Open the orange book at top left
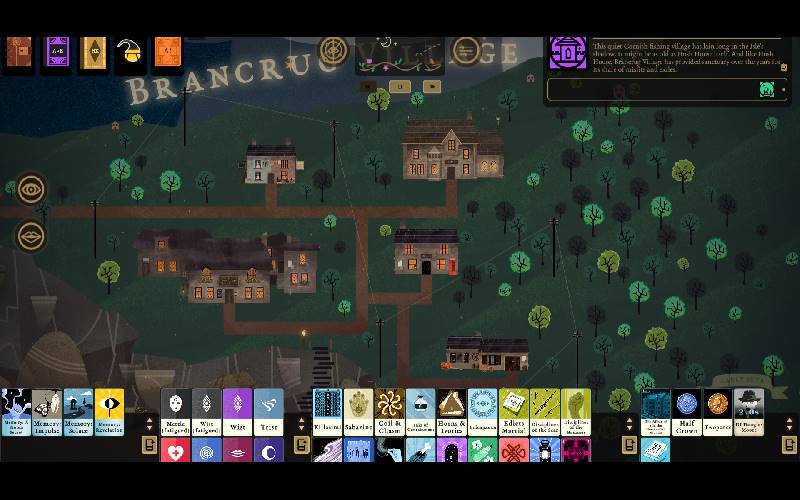Screen dimensions: 800x500 (x=168, y=51)
